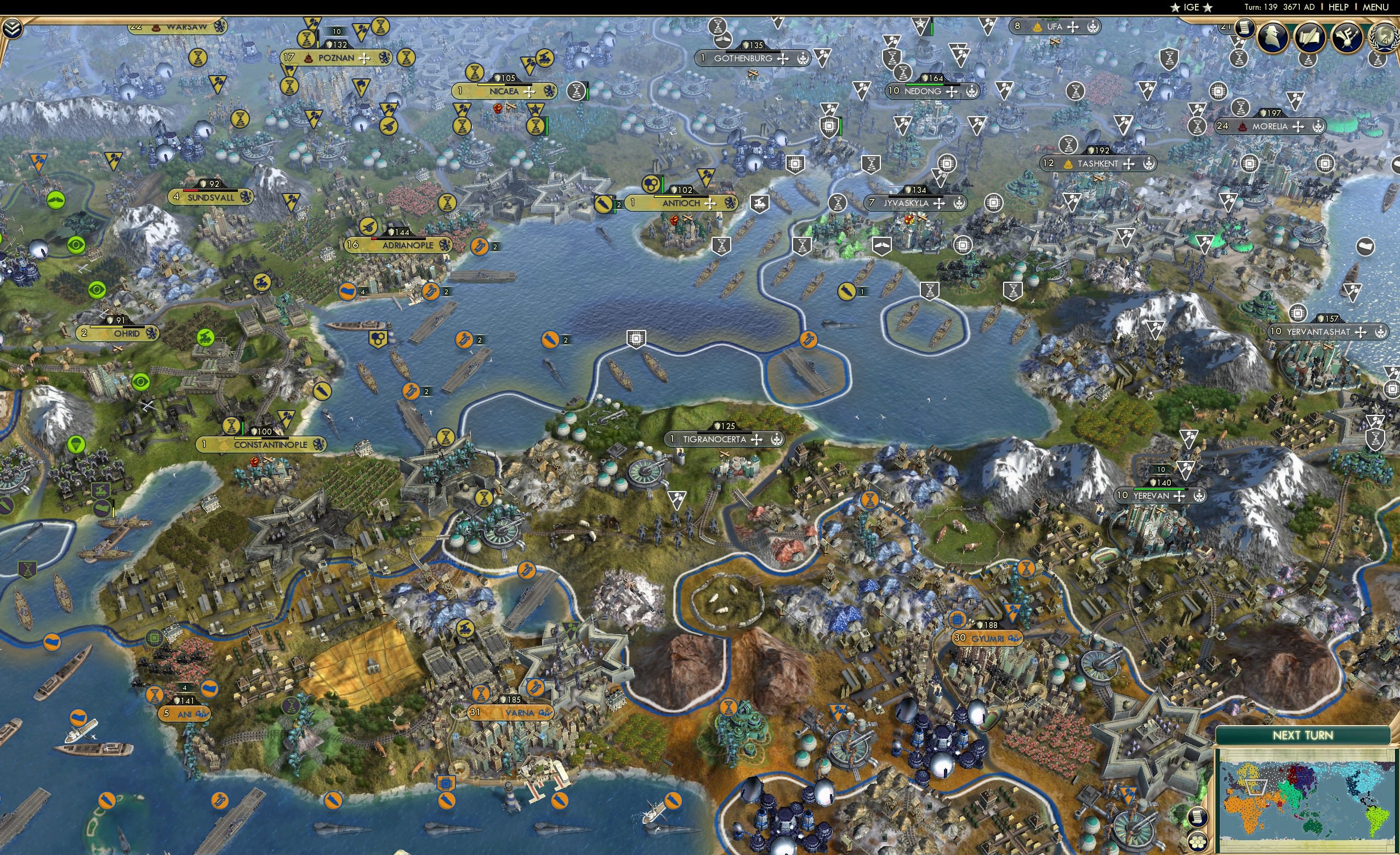Open the MENU from the top bar
This screenshot has width=1400, height=855.
coord(1375,7)
